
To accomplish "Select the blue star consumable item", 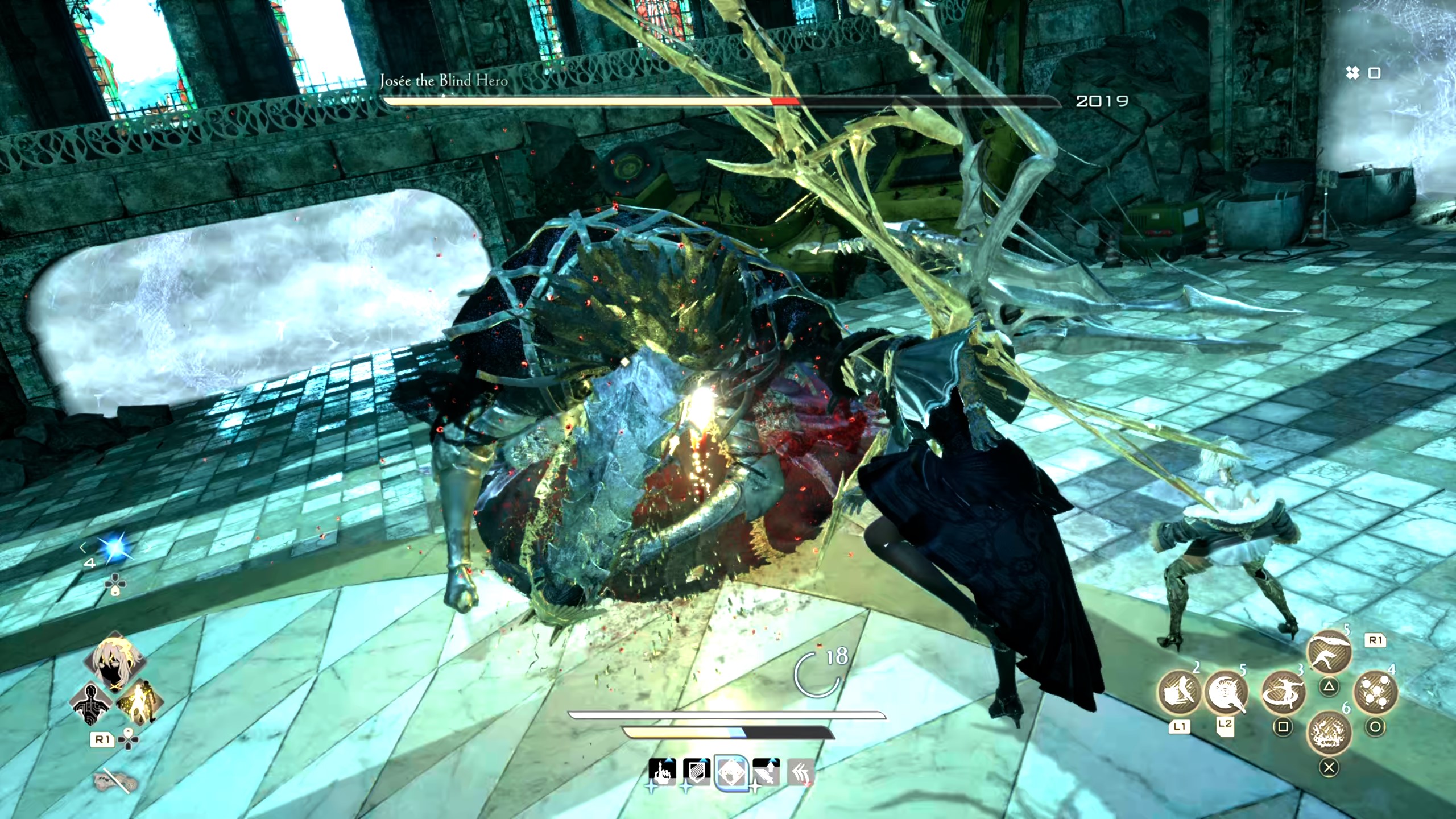I will click(114, 548).
